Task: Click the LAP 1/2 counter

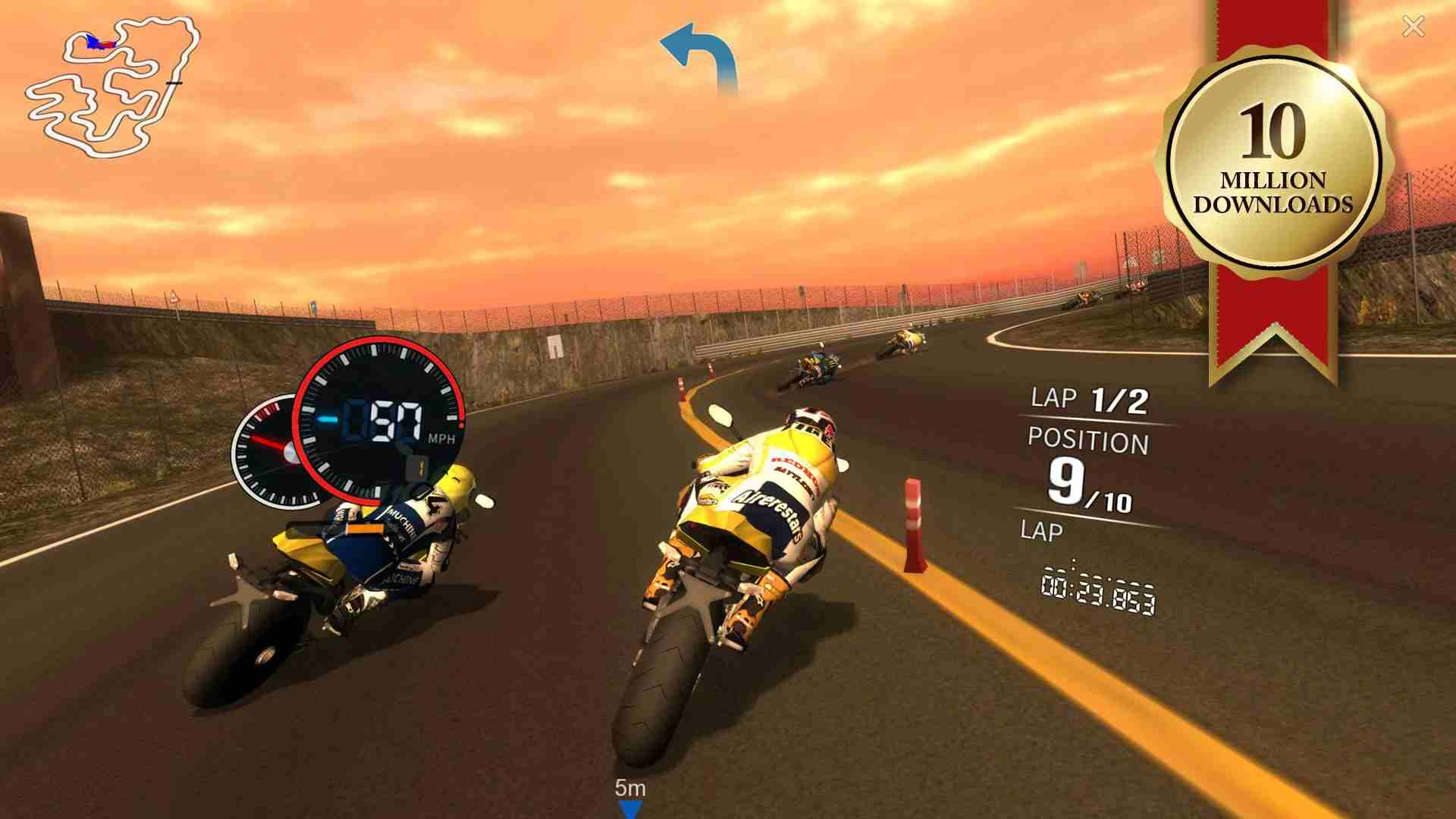Action: pyautogui.click(x=1092, y=398)
